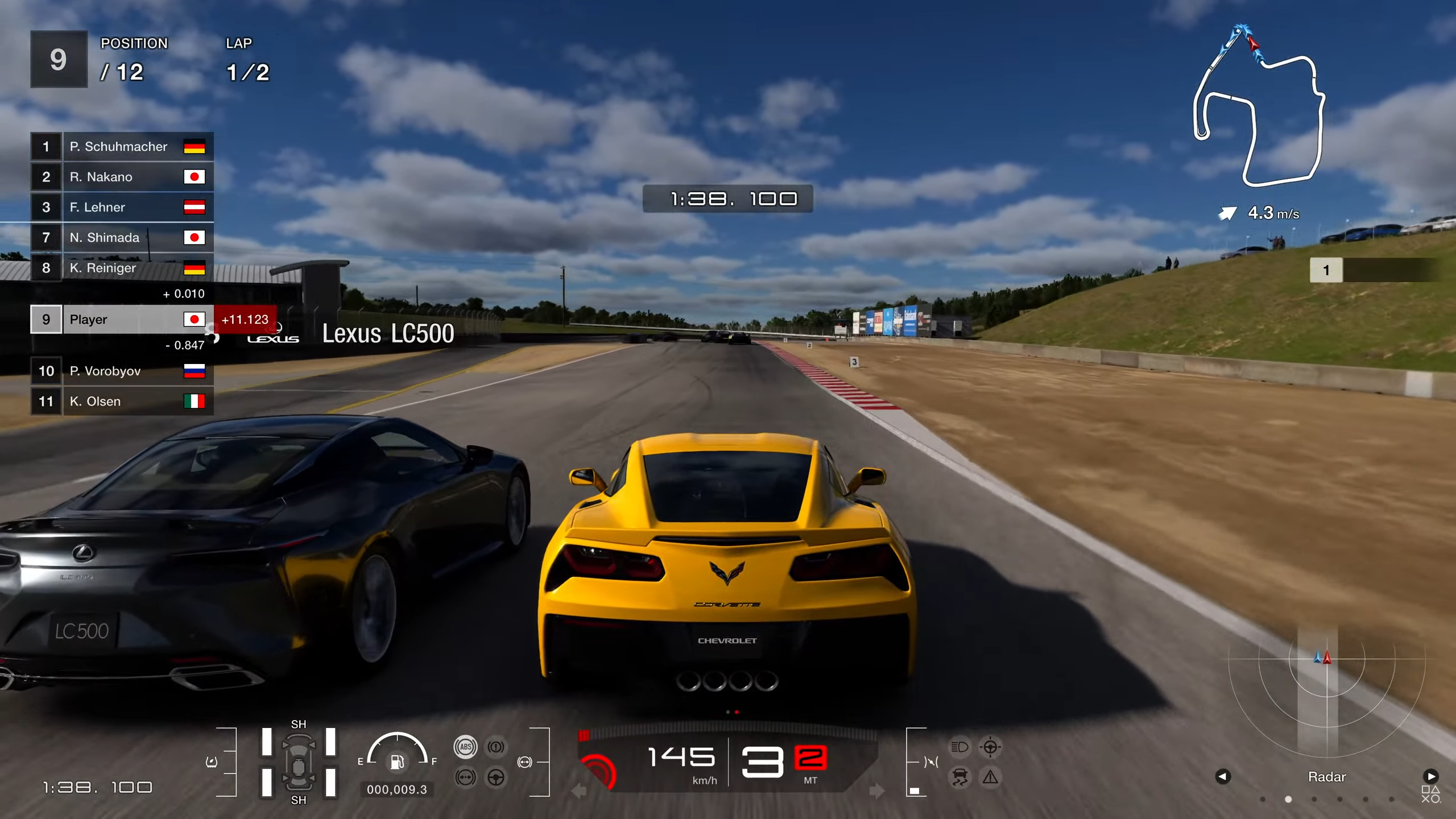Switch to the next display after Radar
Image resolution: width=1456 pixels, height=819 pixels.
(1431, 776)
